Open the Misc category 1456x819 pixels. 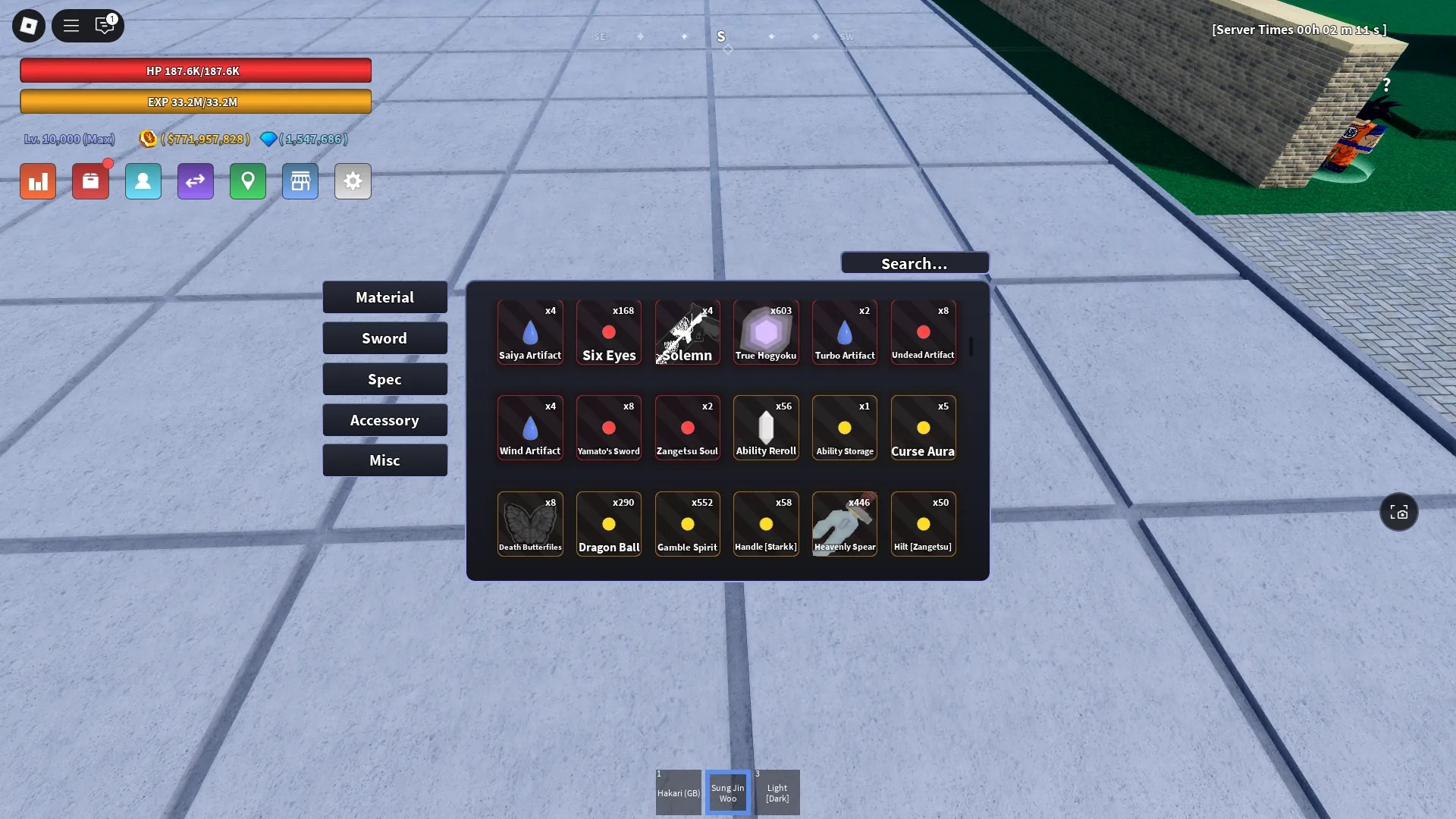(x=384, y=460)
